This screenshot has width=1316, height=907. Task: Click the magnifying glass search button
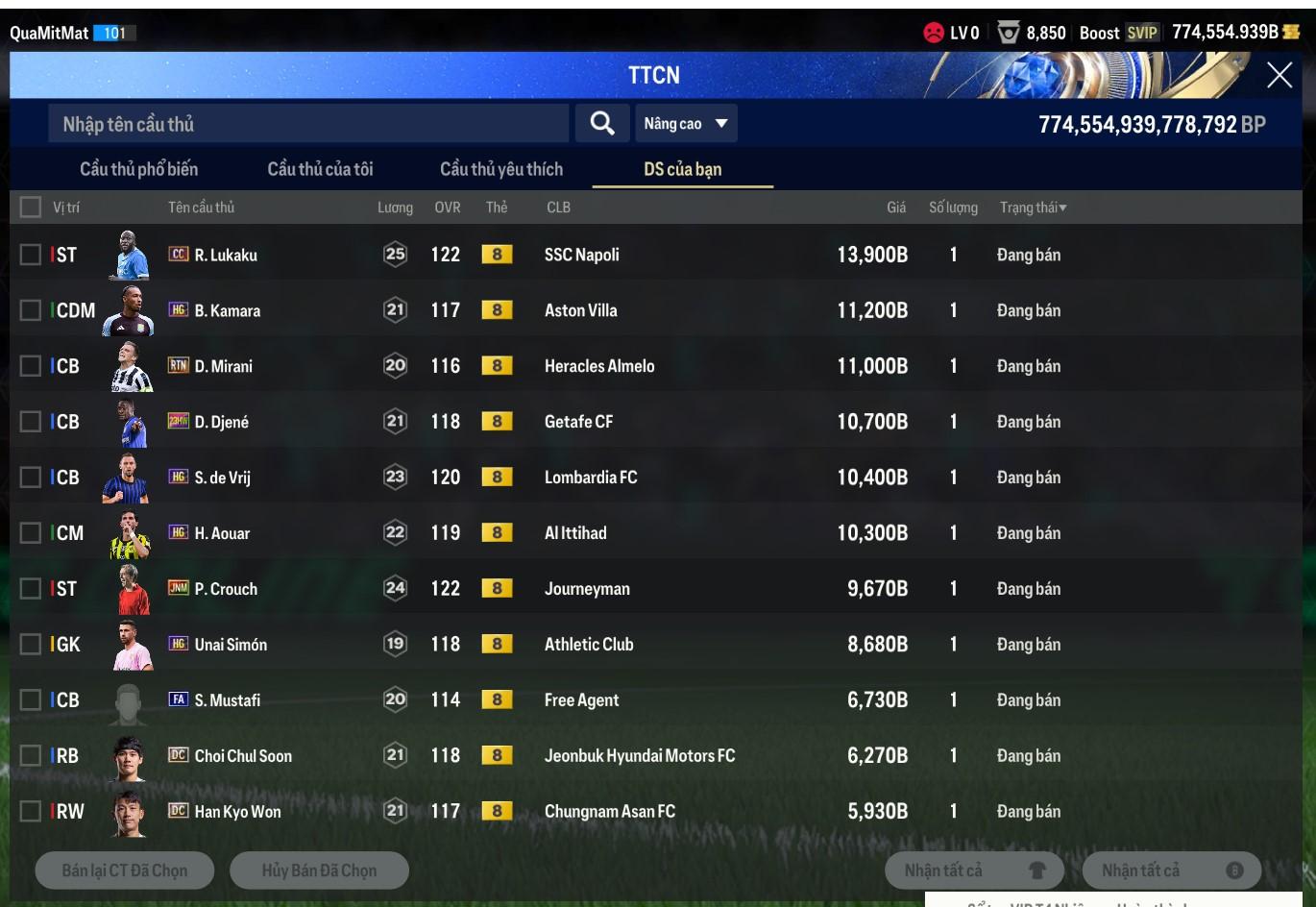pyautogui.click(x=602, y=124)
